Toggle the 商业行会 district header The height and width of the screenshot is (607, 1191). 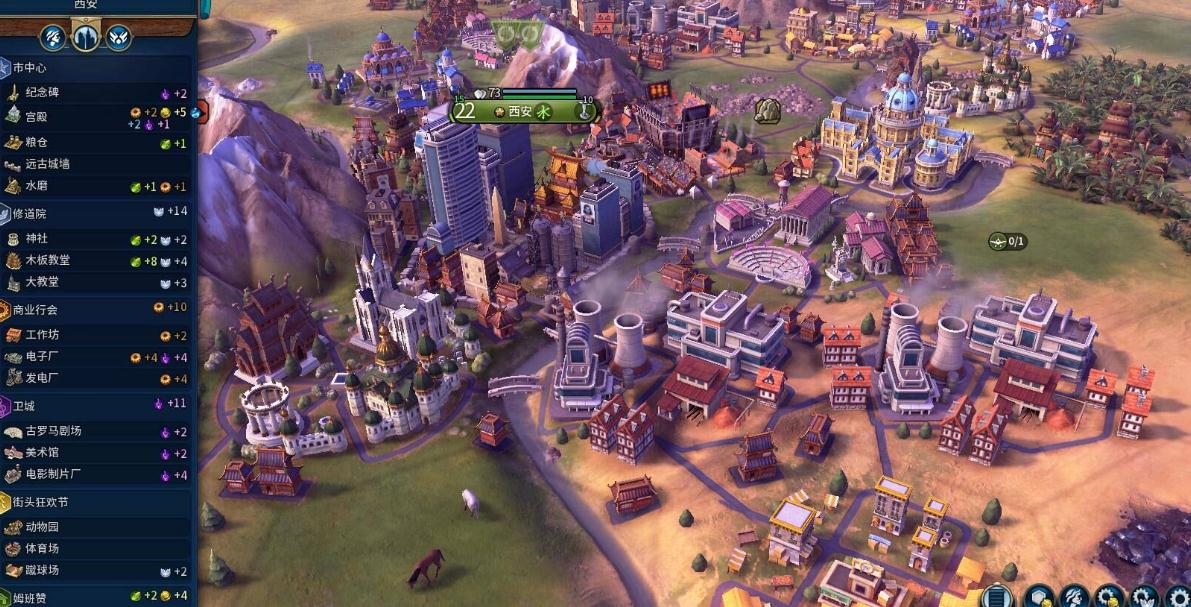[x=36, y=309]
